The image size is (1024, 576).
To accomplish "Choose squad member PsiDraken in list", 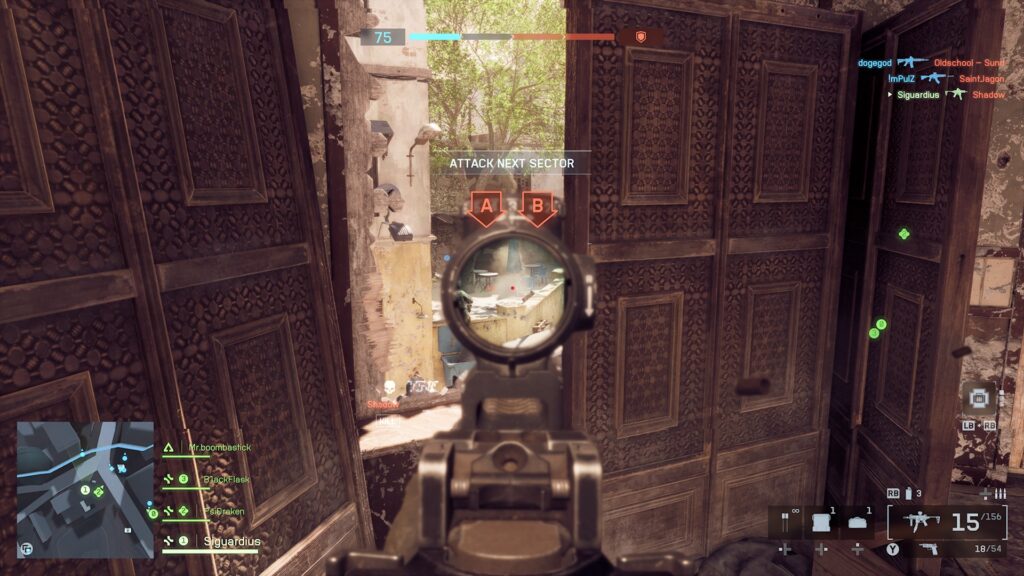I will pyautogui.click(x=223, y=511).
